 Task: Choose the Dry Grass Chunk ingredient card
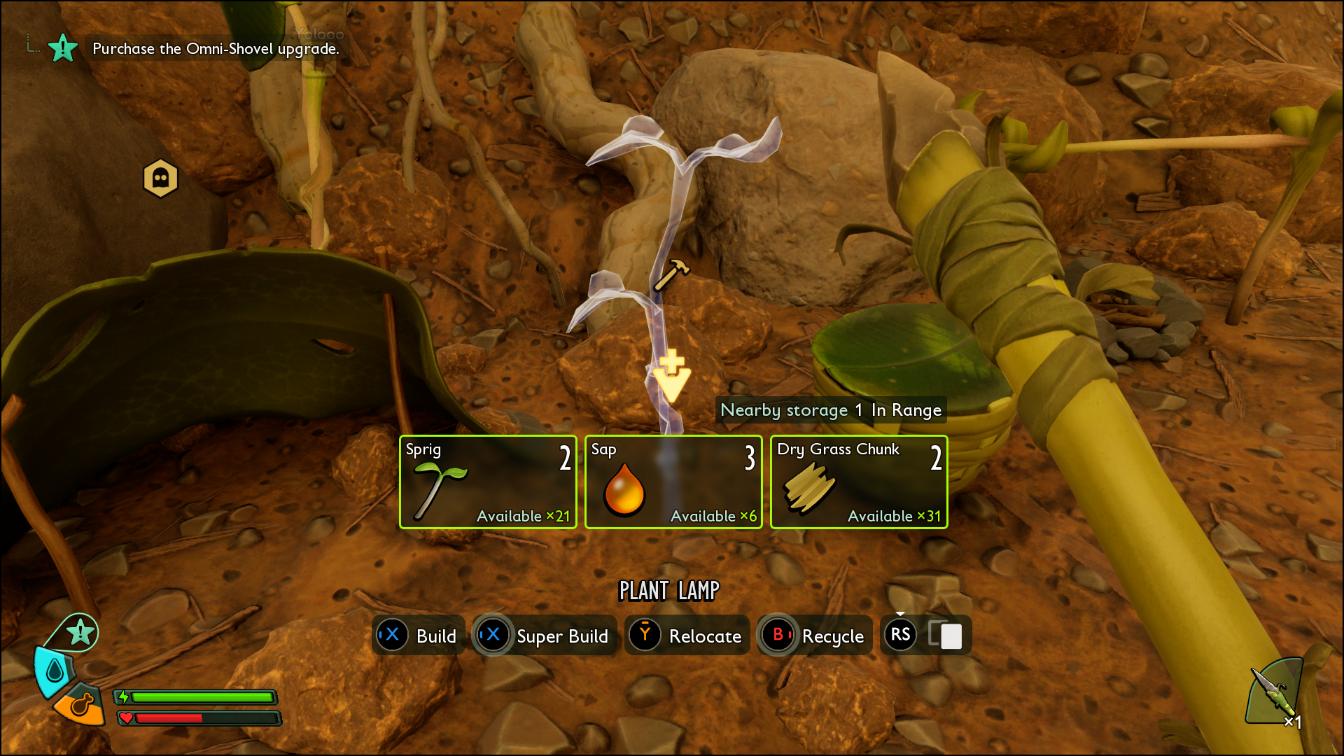click(859, 482)
